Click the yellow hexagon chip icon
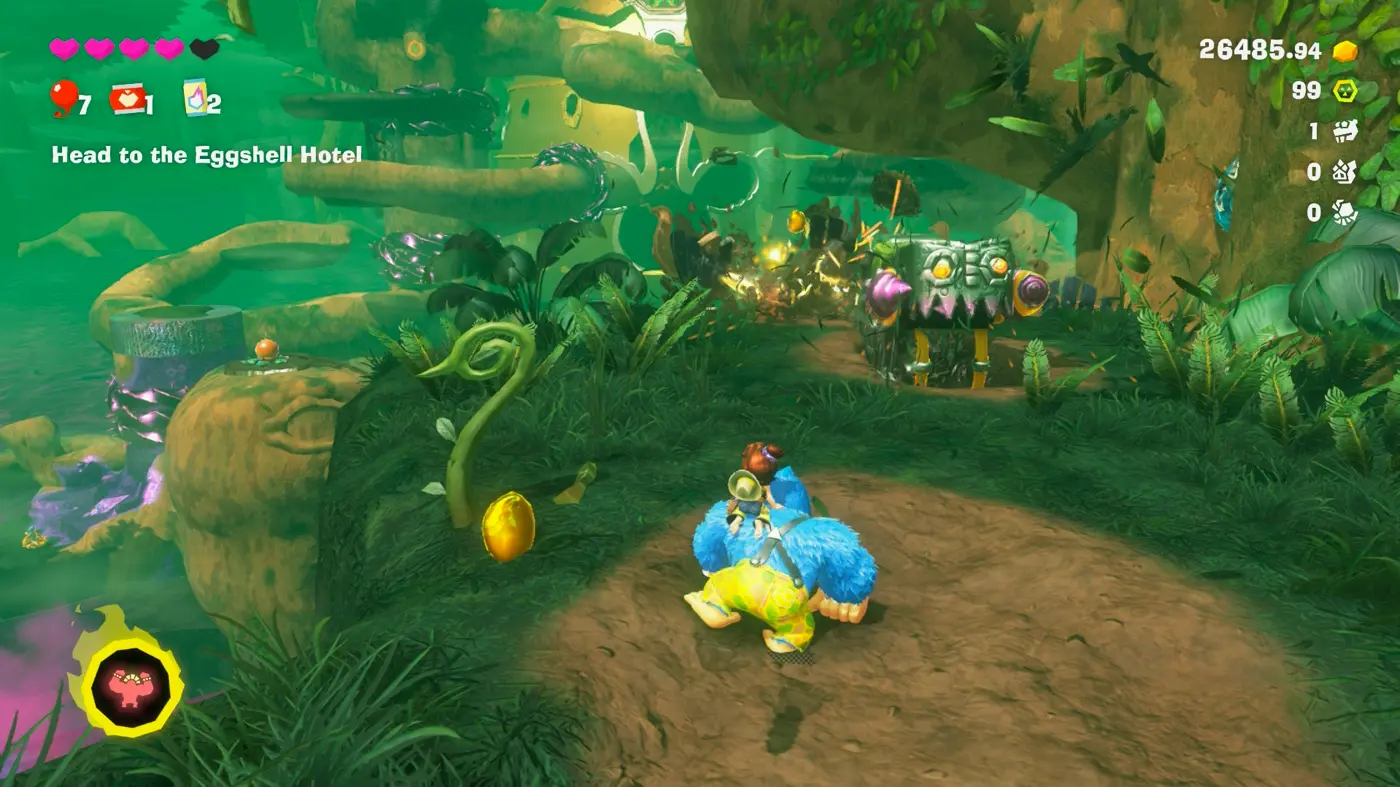 tap(1345, 91)
